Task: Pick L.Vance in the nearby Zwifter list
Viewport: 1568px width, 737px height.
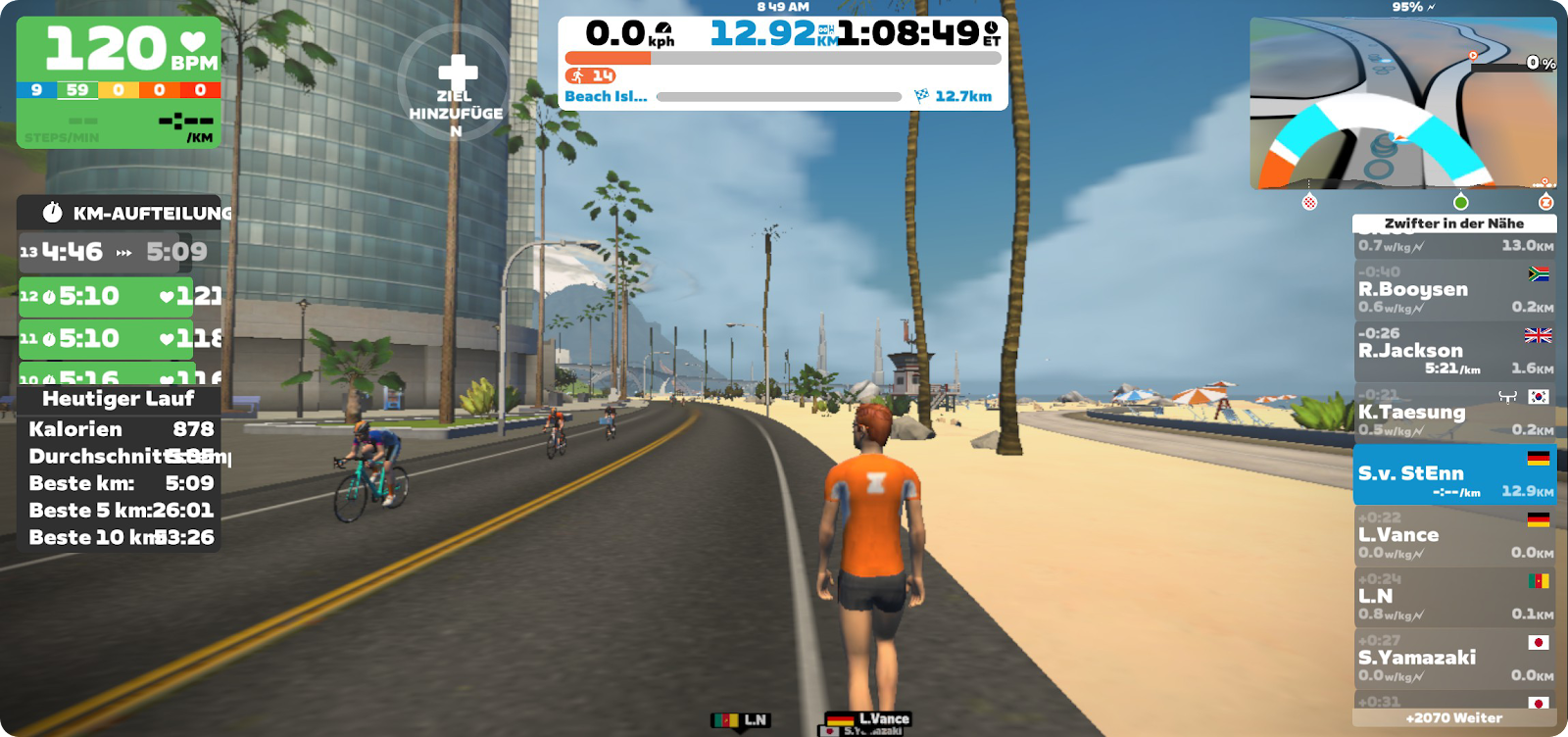Action: pos(1454,536)
